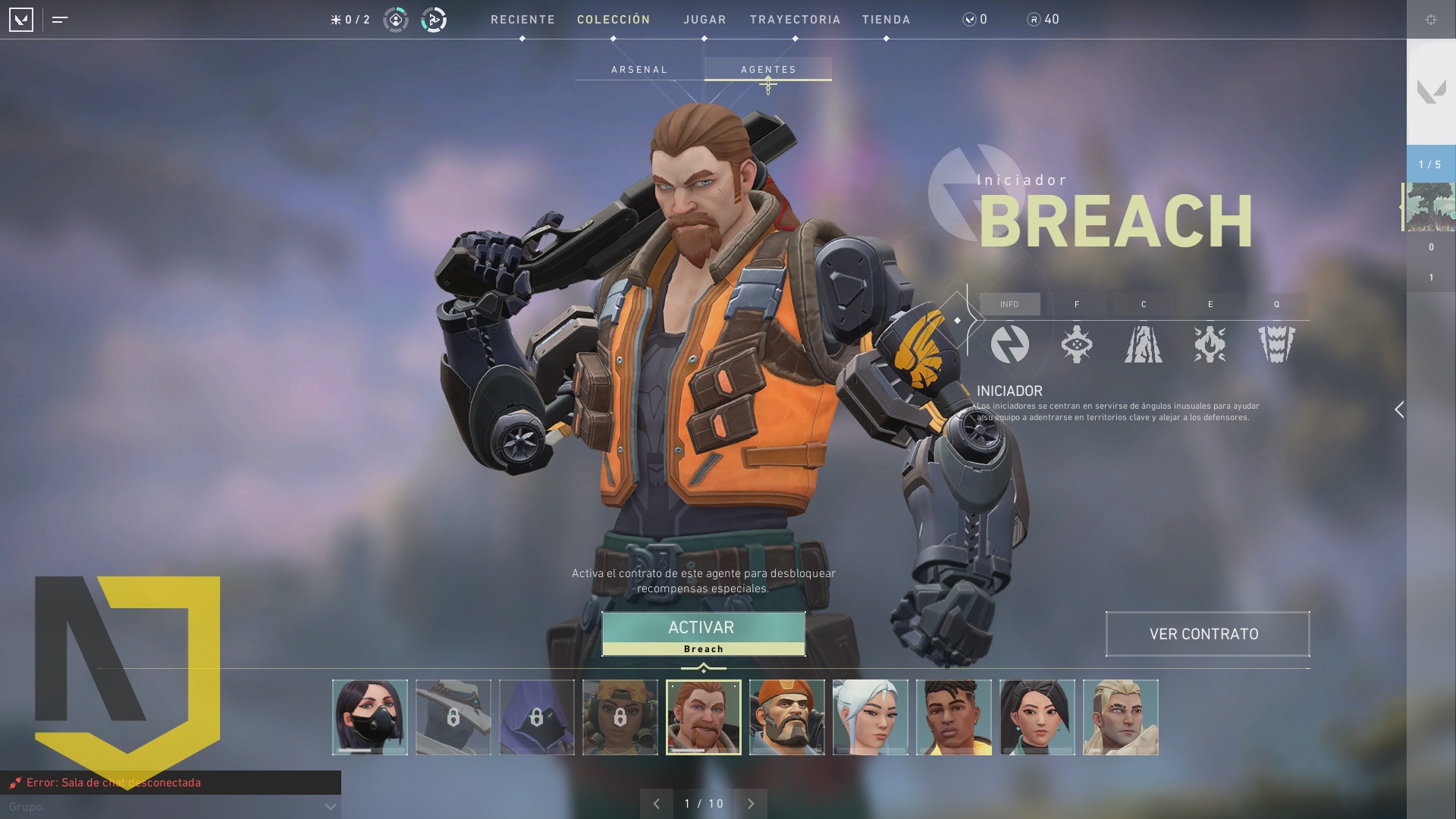
Task: Click the Breach role emblem beside INFO
Action: 1011,345
